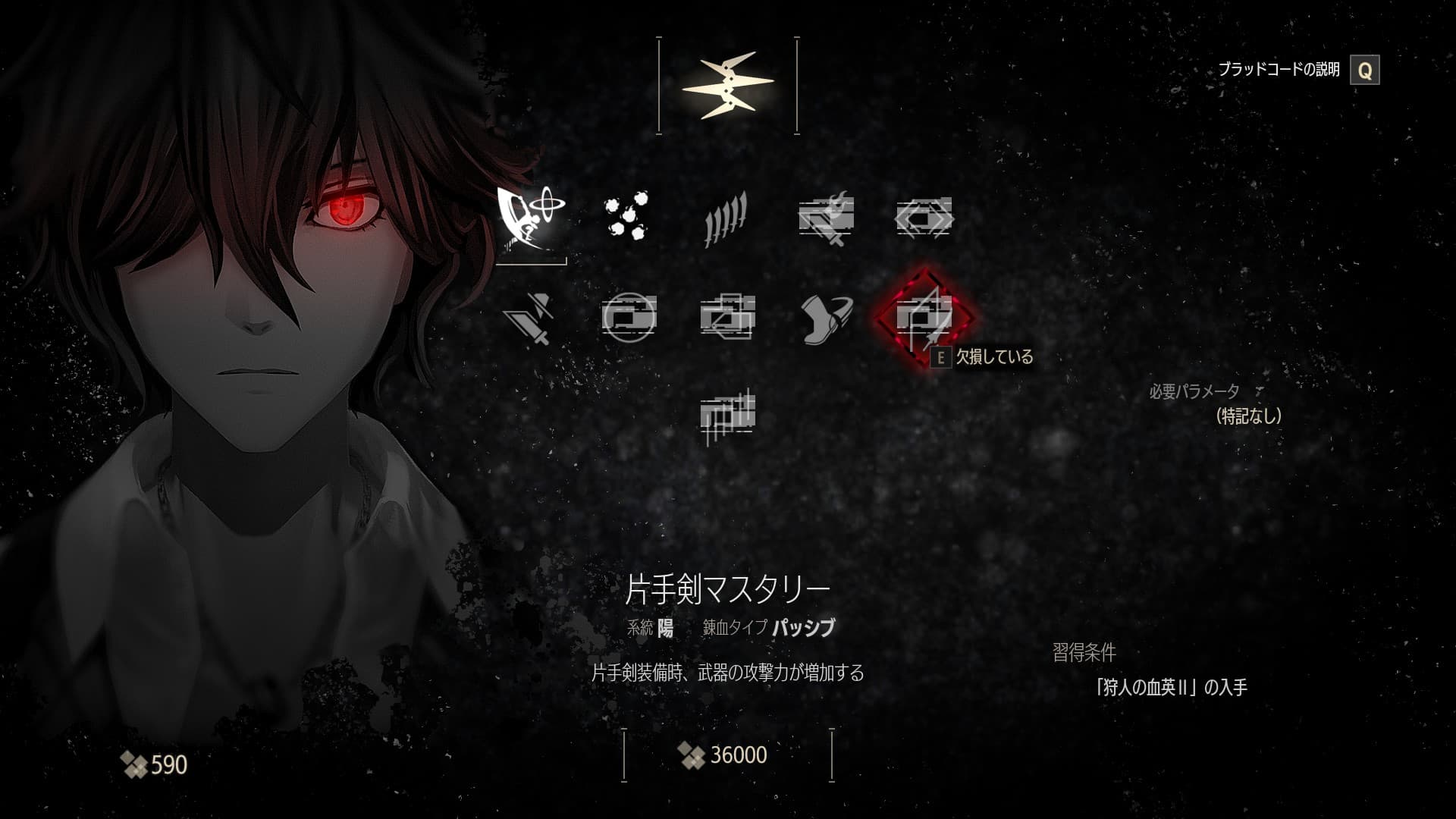Select the glitched overlapping-squares gift icon

[x=726, y=315]
